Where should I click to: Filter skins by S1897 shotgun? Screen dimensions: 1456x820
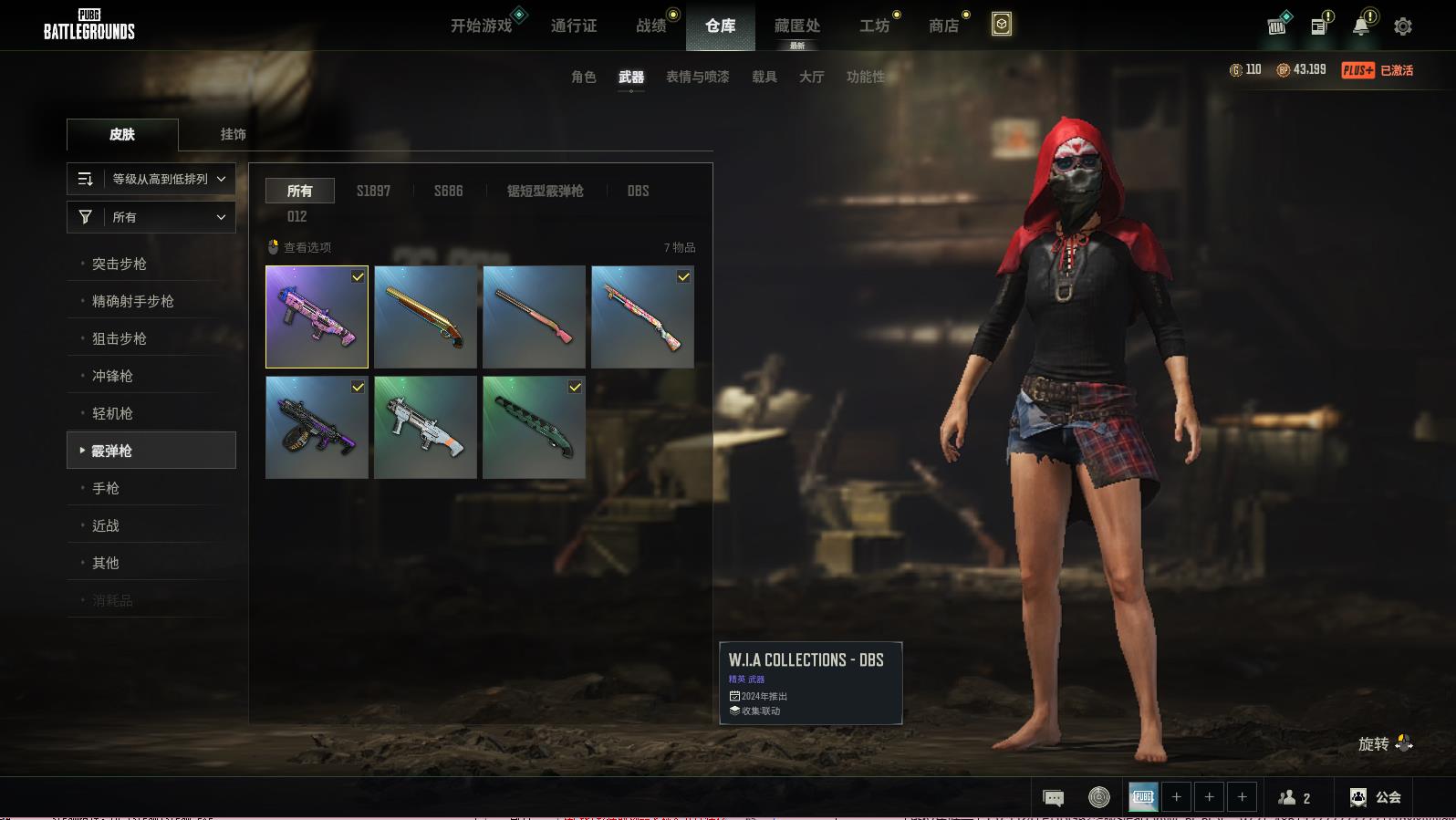coord(373,191)
